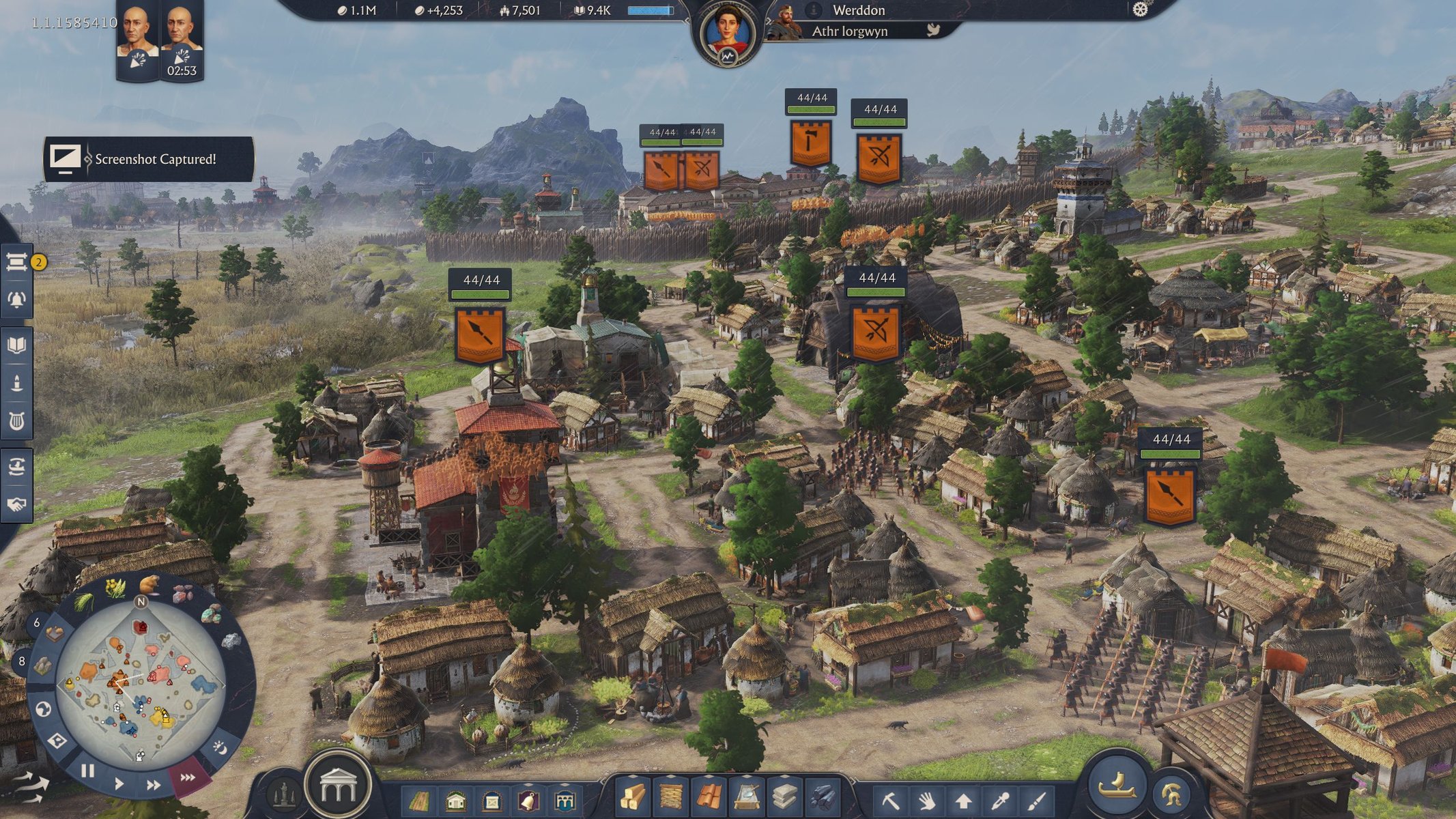
Task: Select the residence house build category
Action: coord(455,801)
